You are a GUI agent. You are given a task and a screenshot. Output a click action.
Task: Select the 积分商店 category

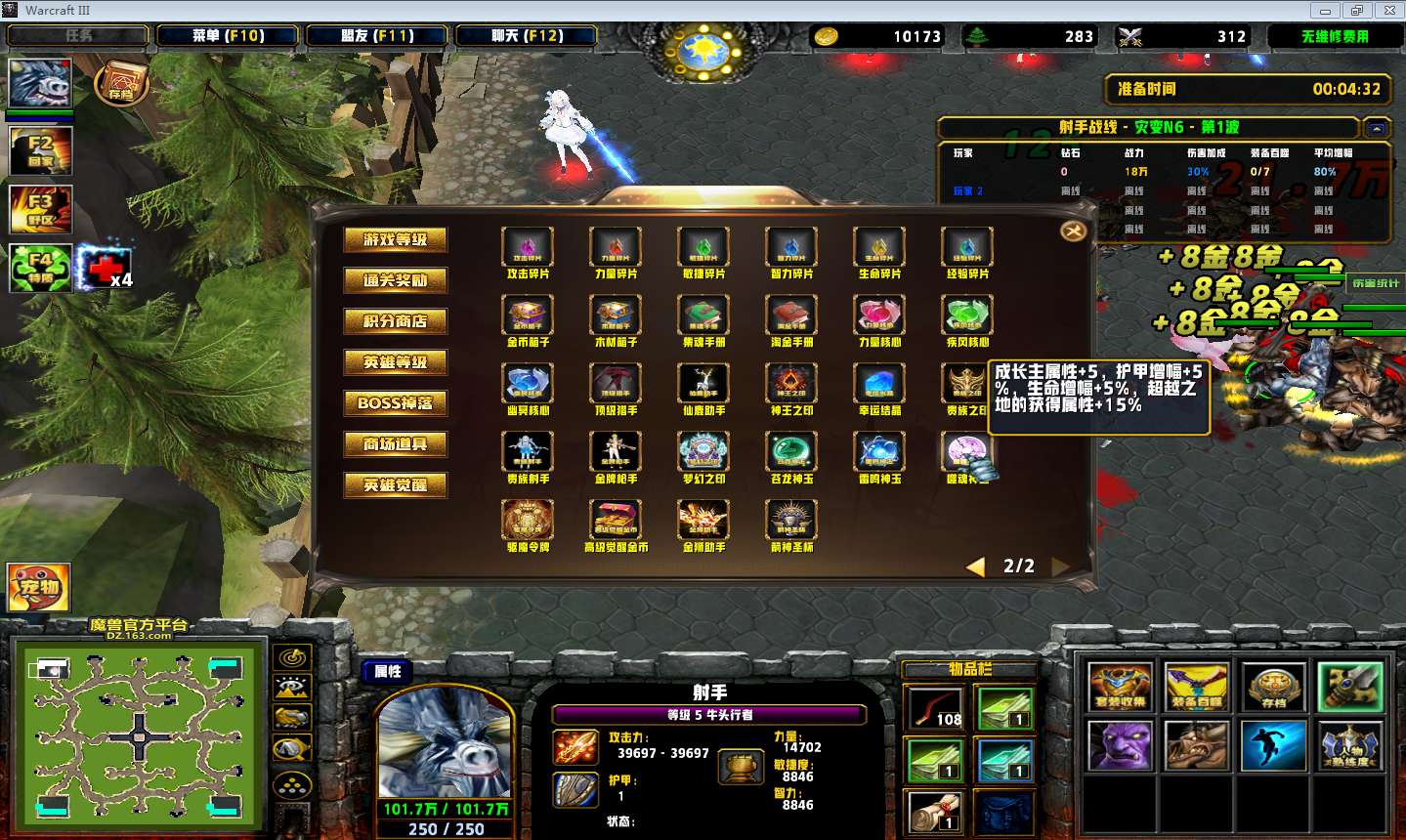395,321
